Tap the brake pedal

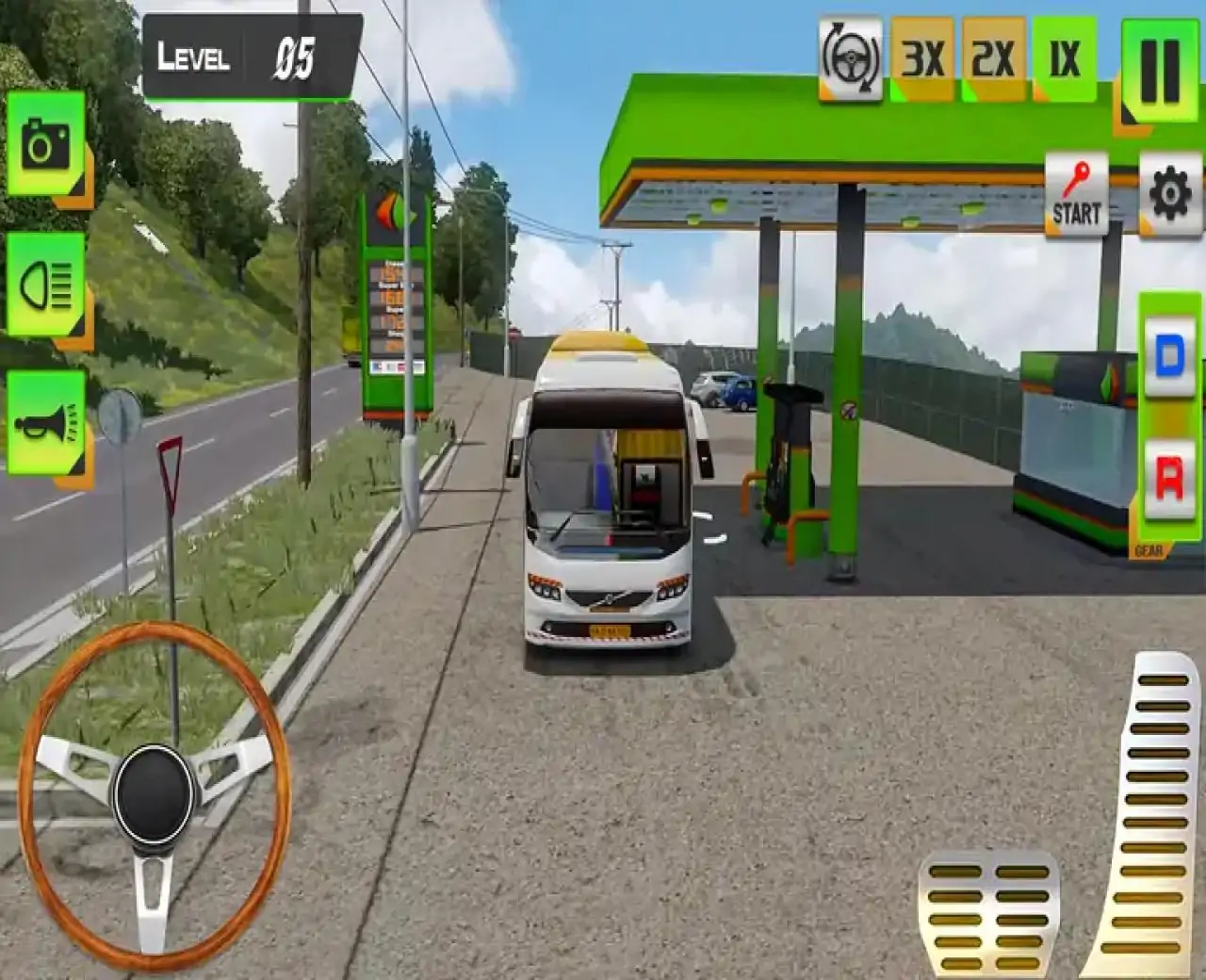988,914
